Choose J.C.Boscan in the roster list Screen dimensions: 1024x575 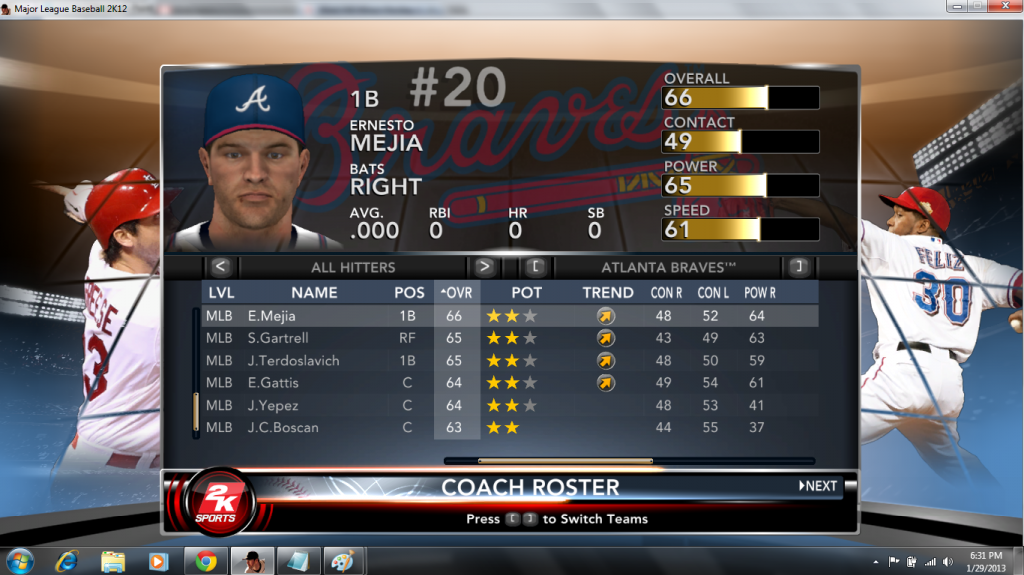pyautogui.click(x=283, y=427)
